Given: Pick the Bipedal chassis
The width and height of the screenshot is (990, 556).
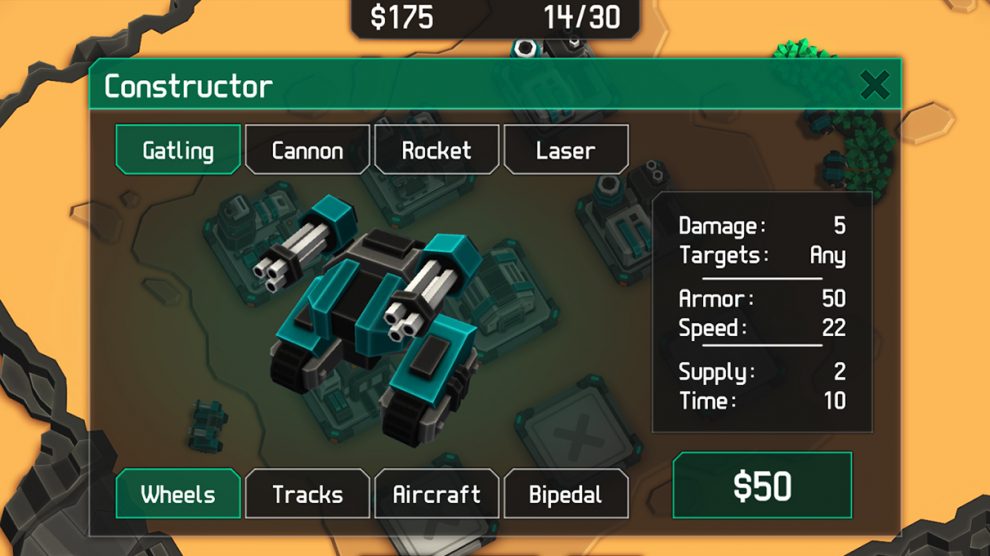Looking at the screenshot, I should [566, 494].
